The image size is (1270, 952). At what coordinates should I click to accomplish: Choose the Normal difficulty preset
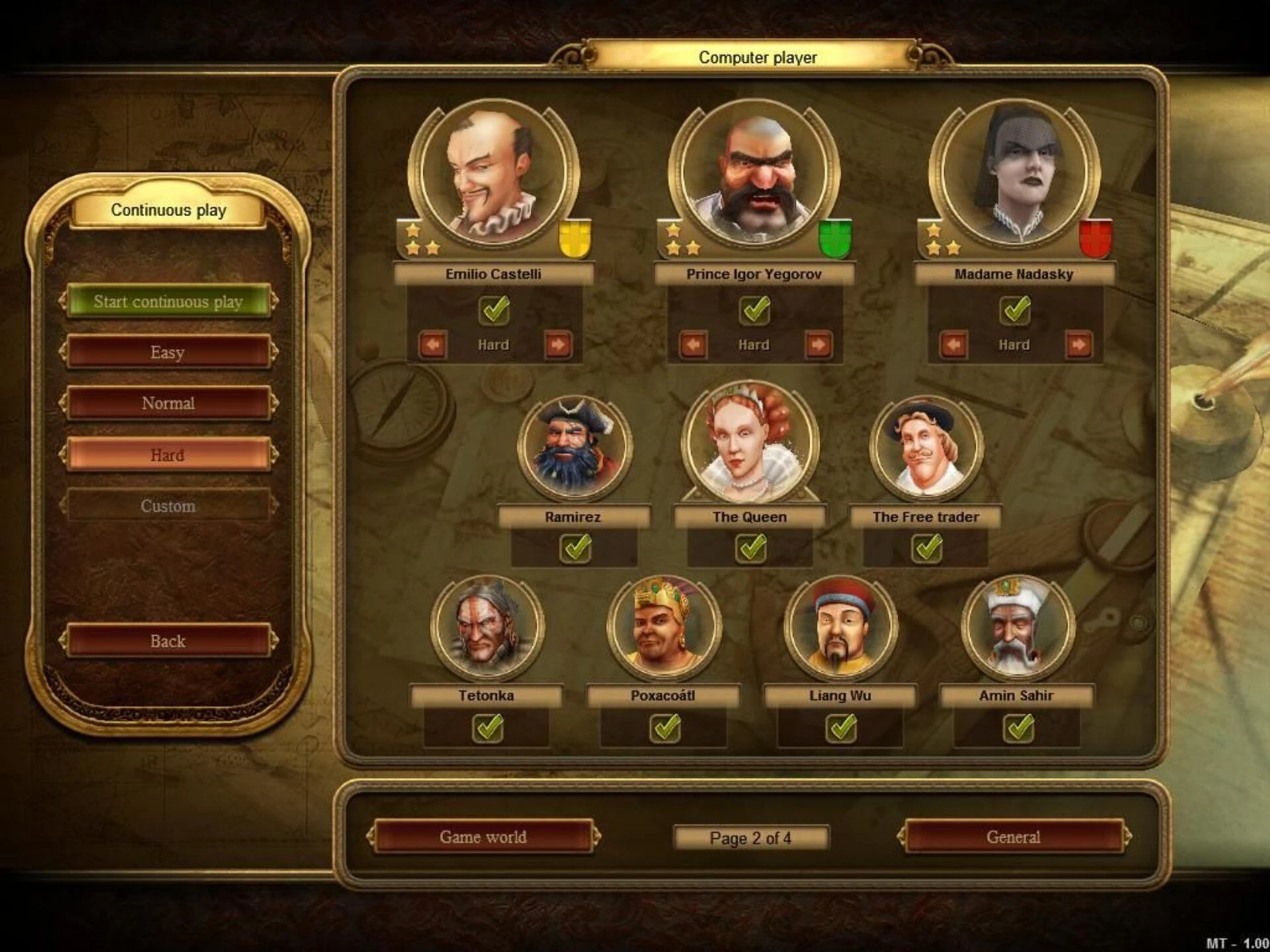coord(168,403)
